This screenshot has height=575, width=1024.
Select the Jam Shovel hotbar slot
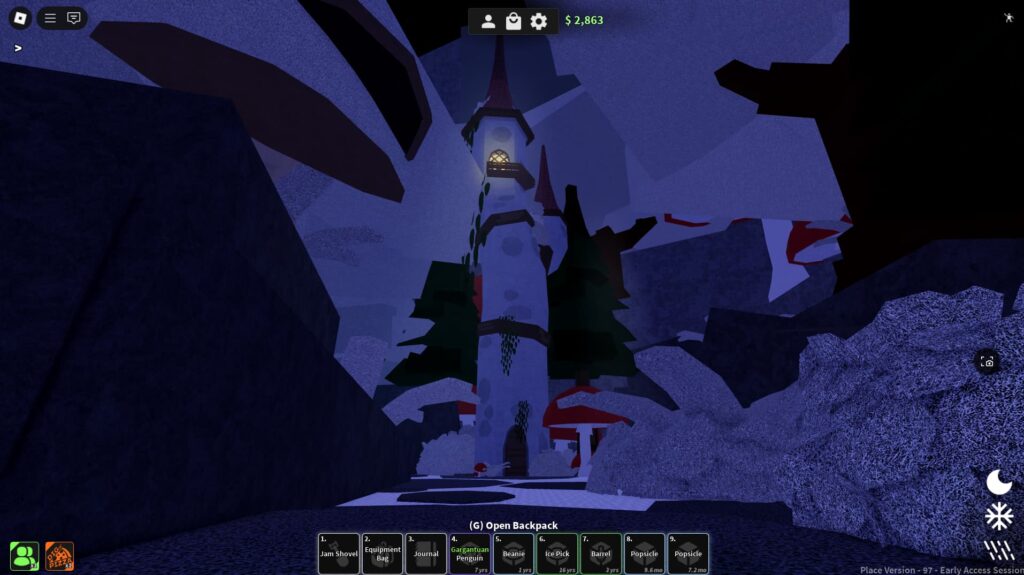339,554
